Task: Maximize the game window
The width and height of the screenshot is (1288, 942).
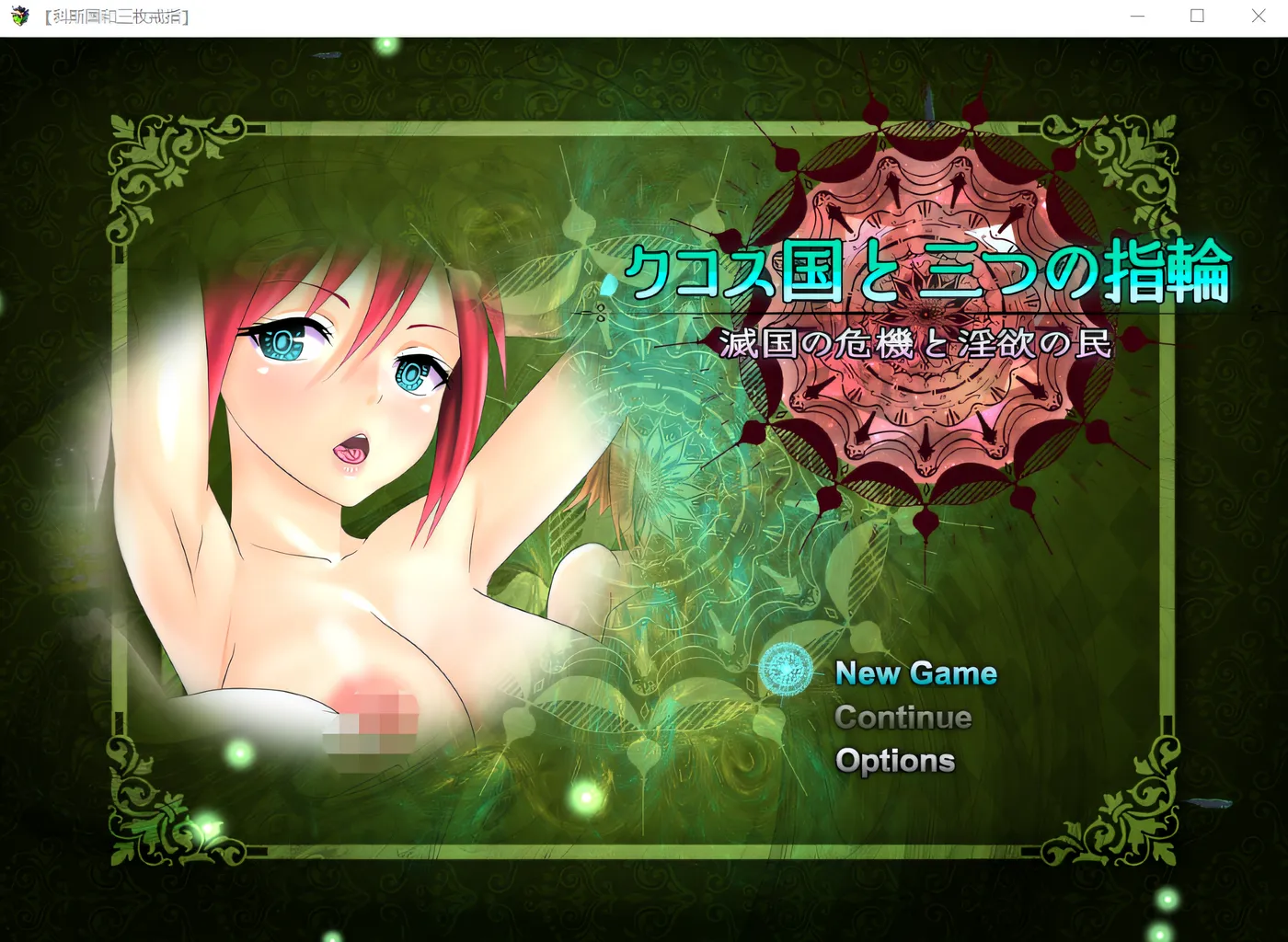Action: [x=1197, y=17]
